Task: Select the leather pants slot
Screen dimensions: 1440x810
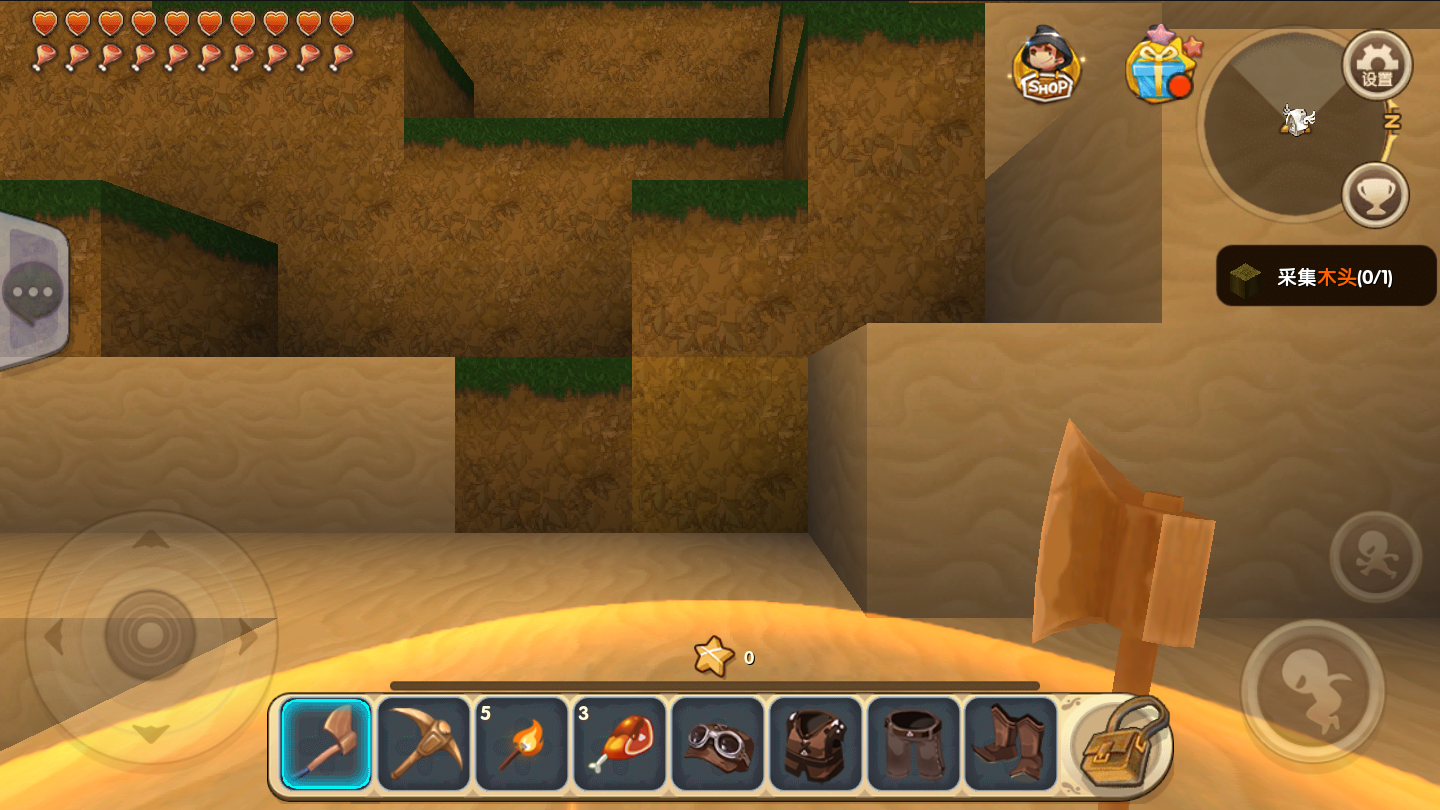Action: click(914, 744)
